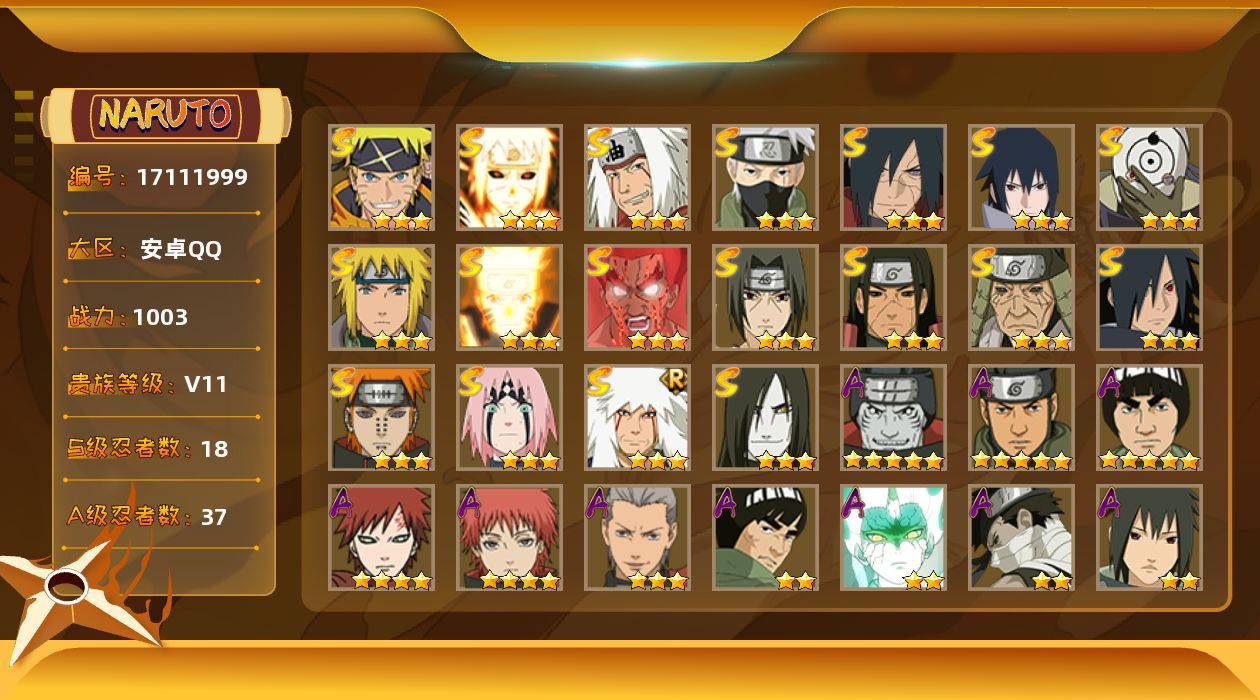Select the green glowing white-faced ninja
1260x700 pixels.
(x=893, y=537)
